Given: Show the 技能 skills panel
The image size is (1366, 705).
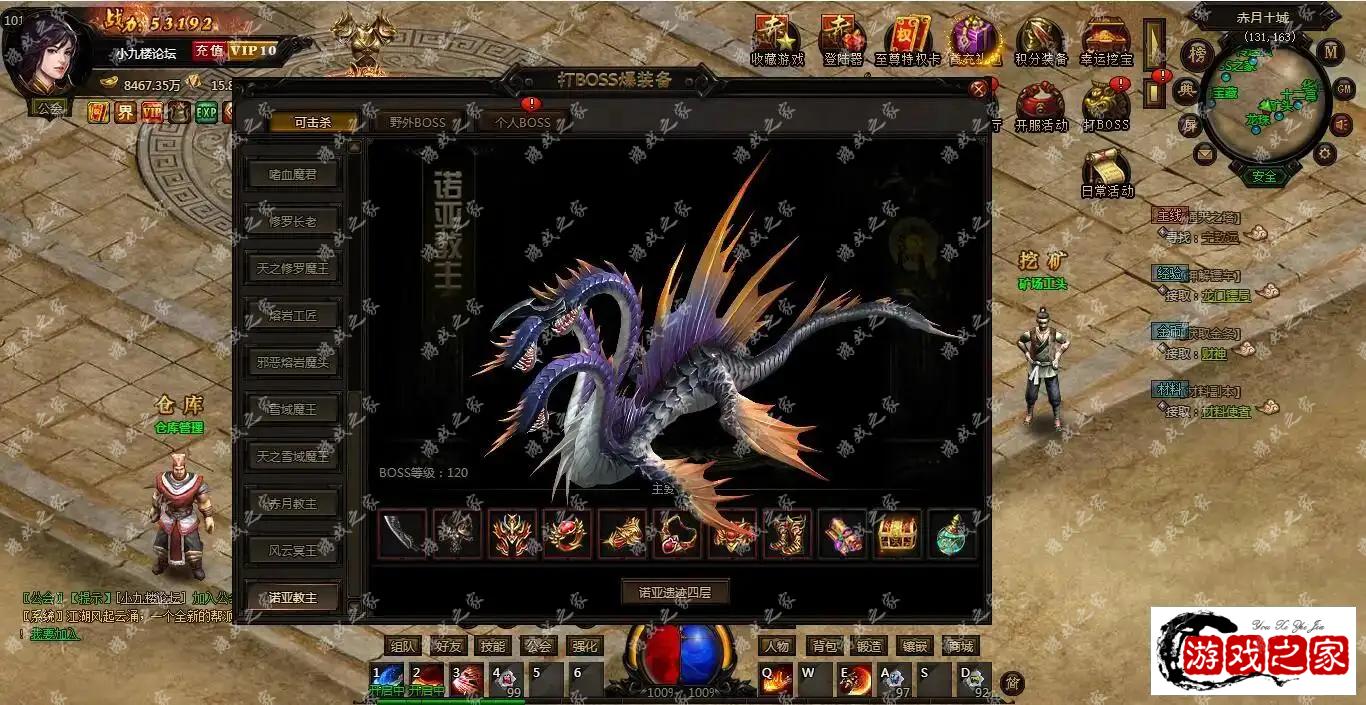Looking at the screenshot, I should pos(492,646).
